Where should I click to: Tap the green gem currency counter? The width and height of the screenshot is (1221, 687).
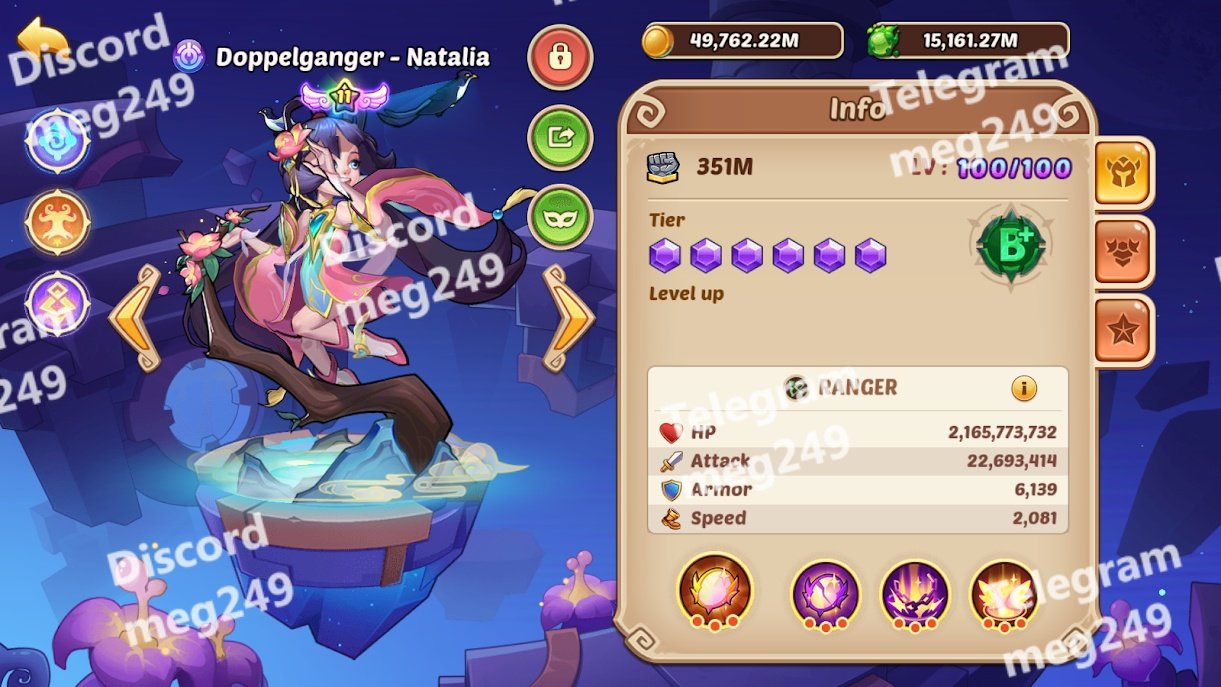coord(968,41)
